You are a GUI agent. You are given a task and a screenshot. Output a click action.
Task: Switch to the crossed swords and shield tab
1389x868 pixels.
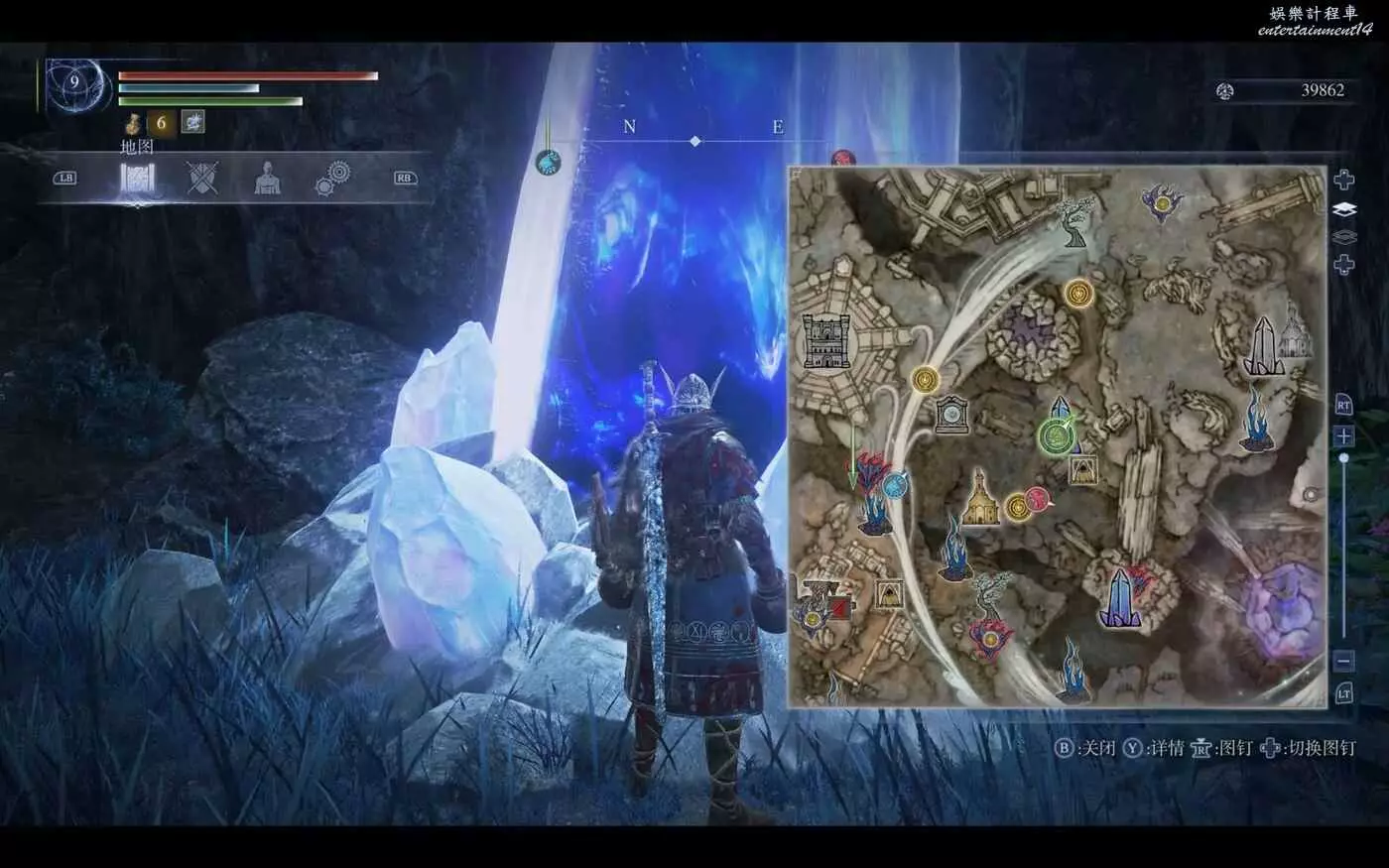(202, 180)
